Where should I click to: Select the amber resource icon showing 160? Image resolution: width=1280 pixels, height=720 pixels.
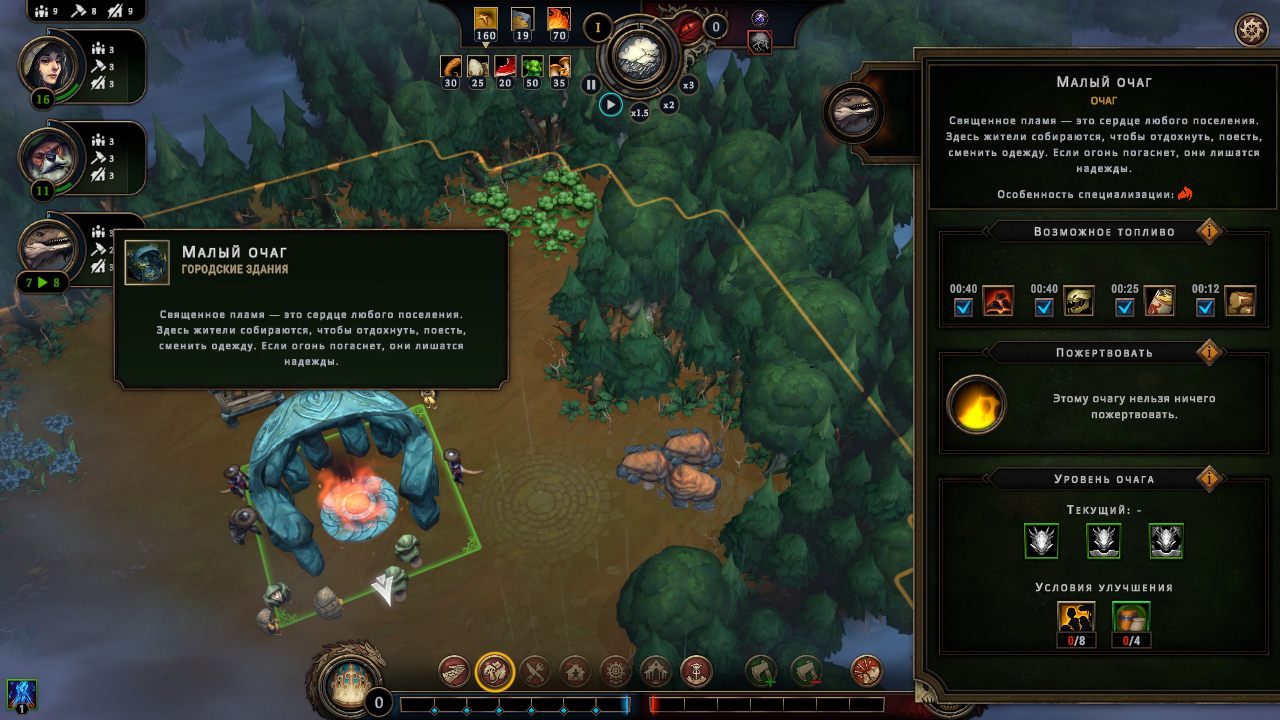click(486, 20)
